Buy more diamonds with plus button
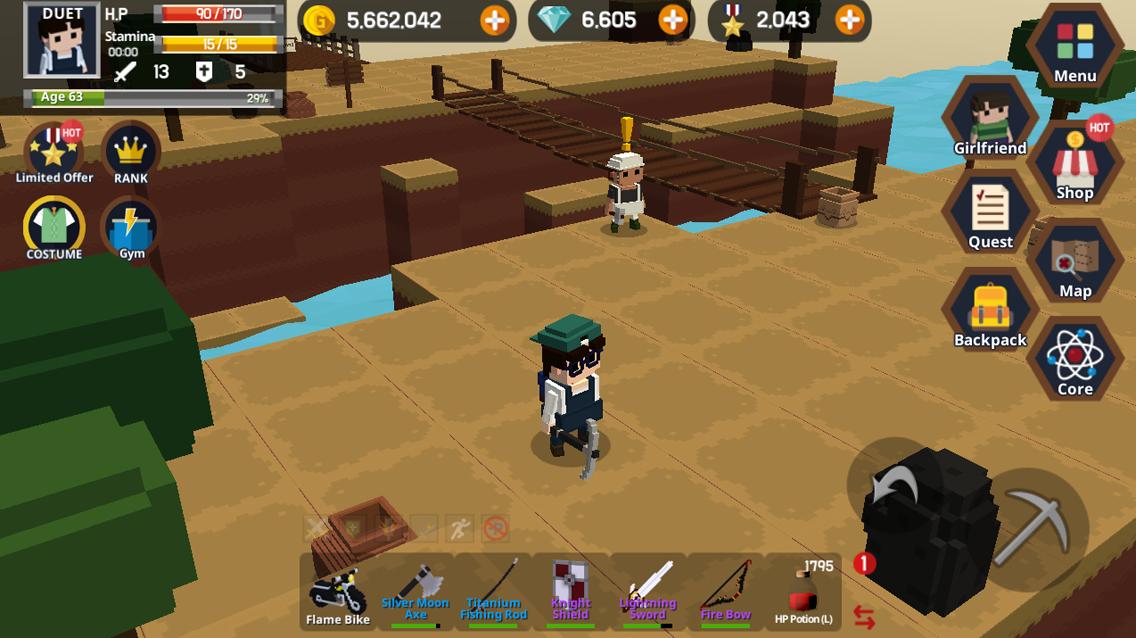The height and width of the screenshot is (638, 1136). click(x=673, y=20)
